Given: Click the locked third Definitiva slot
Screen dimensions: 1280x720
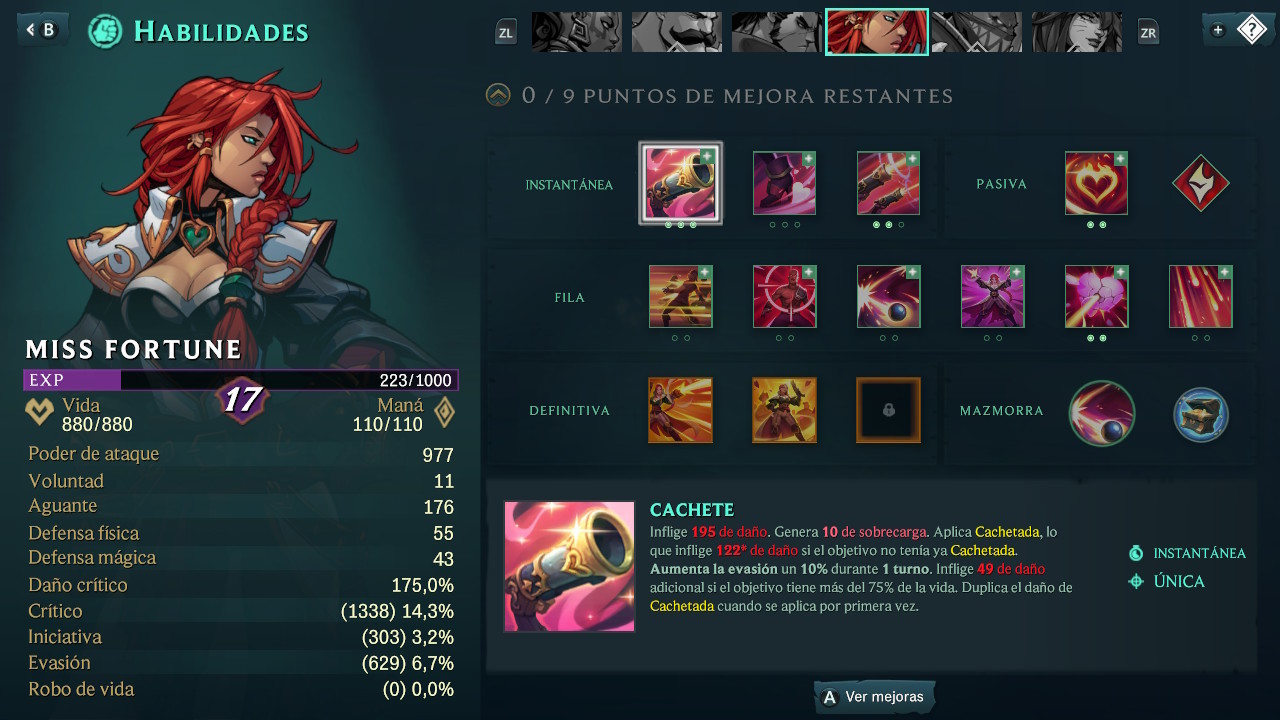Looking at the screenshot, I should click(x=888, y=410).
